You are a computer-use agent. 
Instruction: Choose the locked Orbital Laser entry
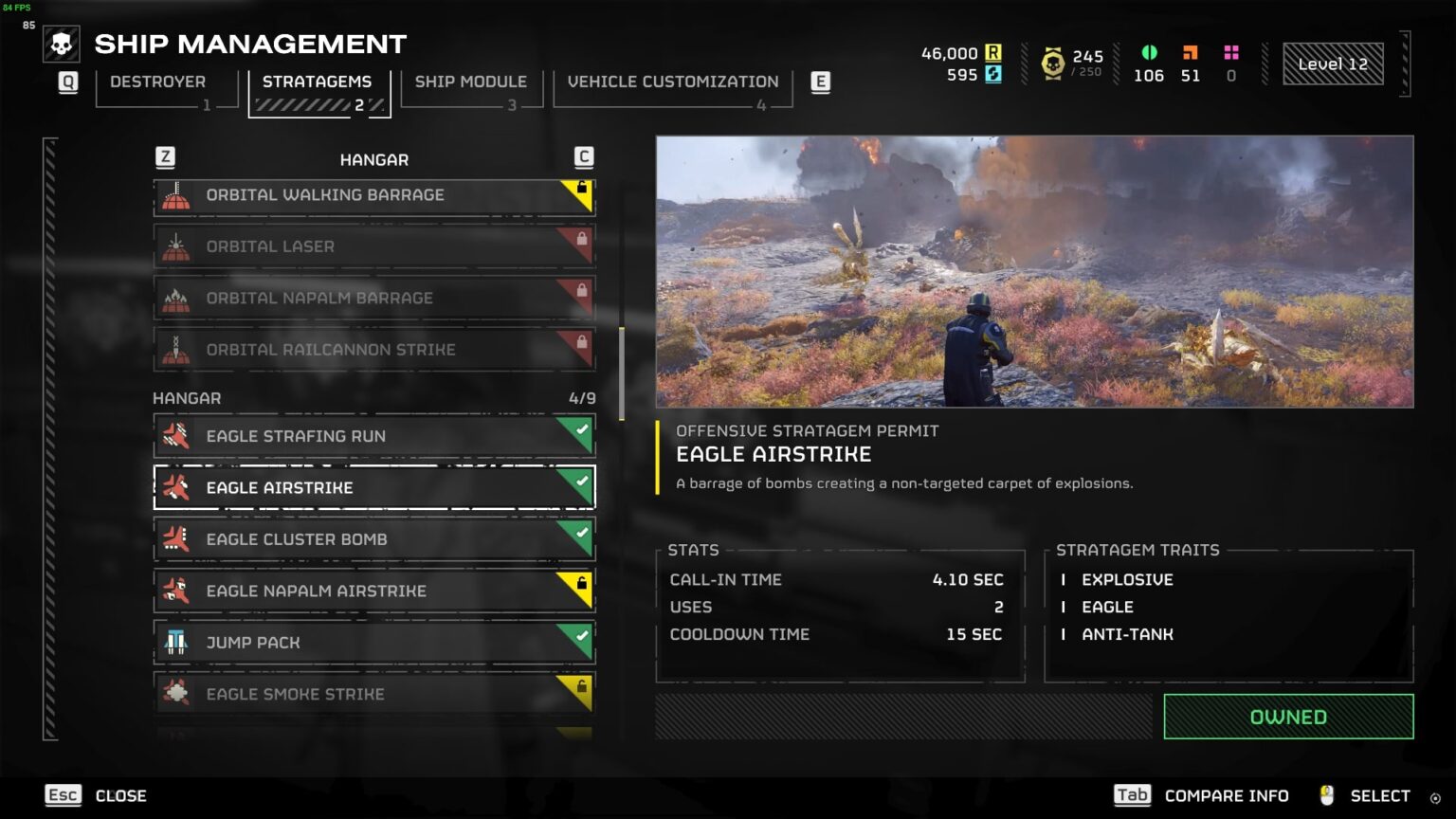click(x=373, y=246)
